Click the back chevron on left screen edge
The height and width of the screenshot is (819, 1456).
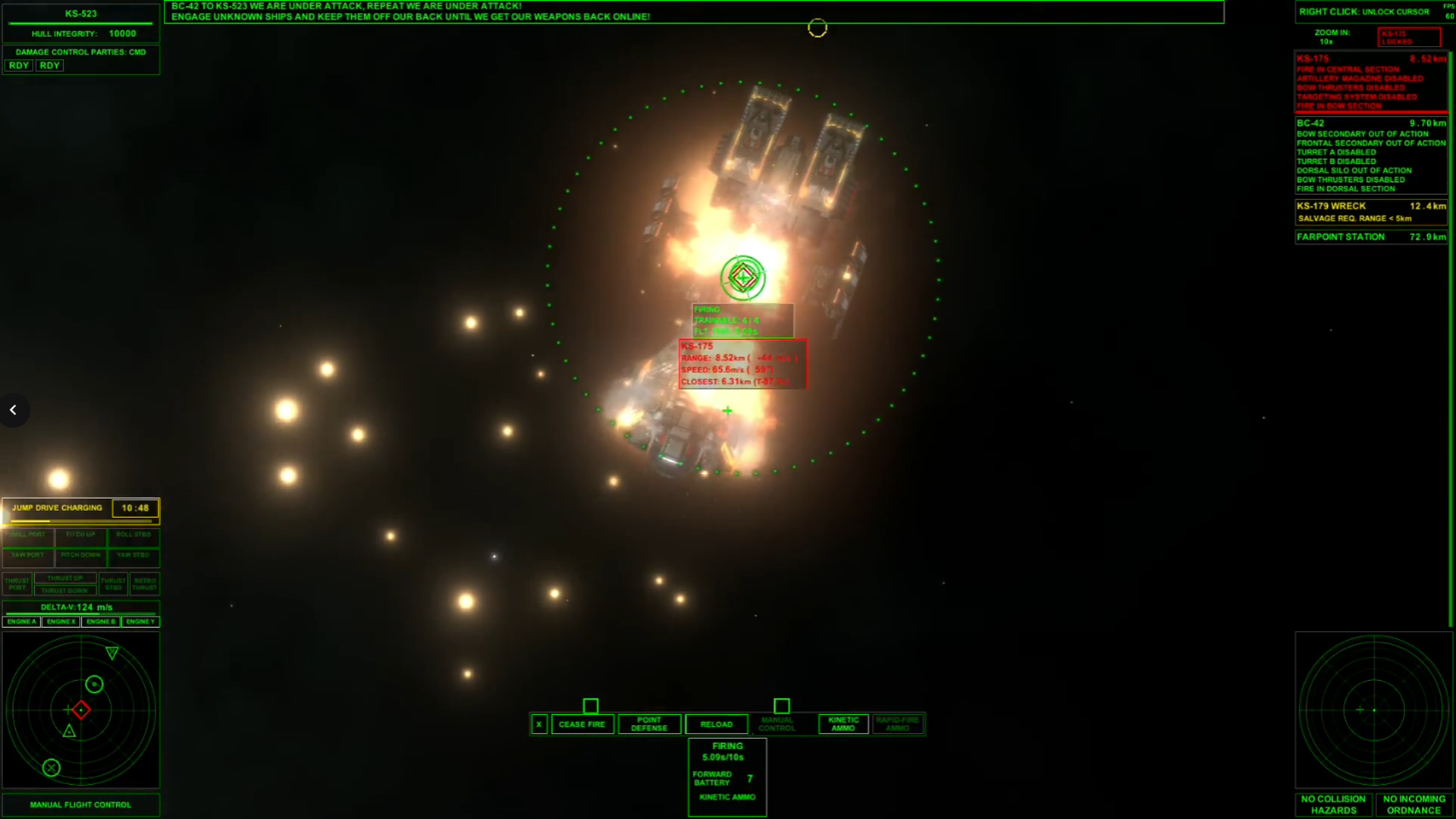click(14, 409)
